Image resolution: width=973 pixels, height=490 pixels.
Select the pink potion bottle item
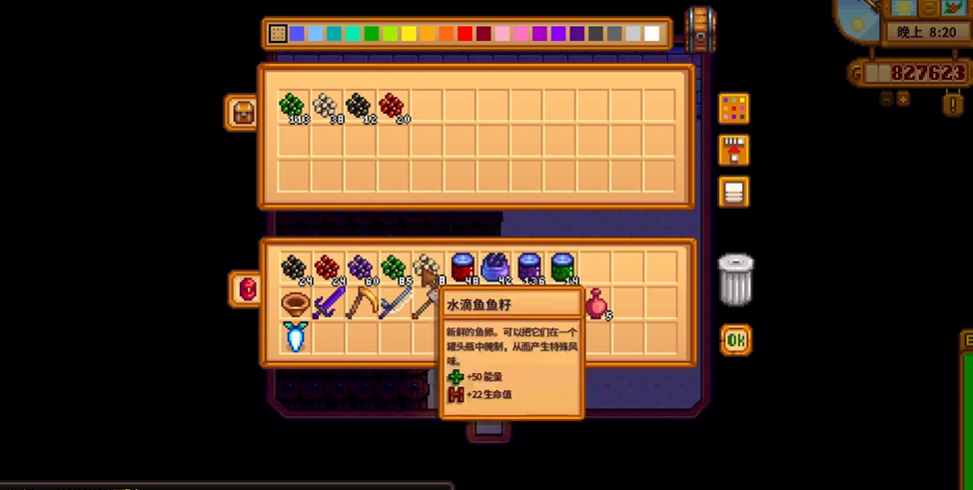[597, 303]
